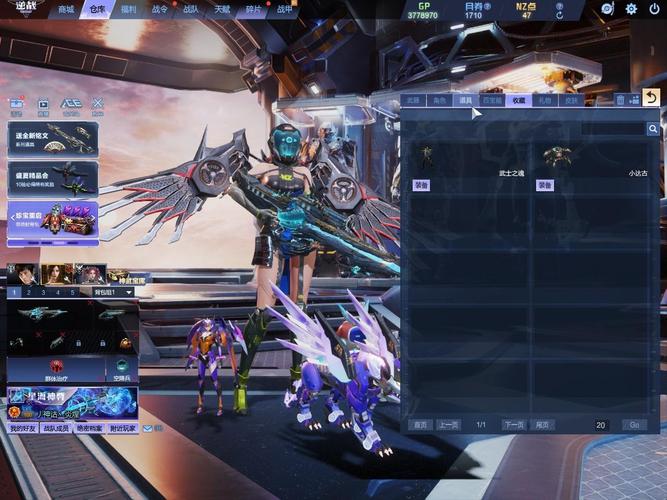Click the power exit icon
Screen dimensions: 667x500
pos(654,9)
